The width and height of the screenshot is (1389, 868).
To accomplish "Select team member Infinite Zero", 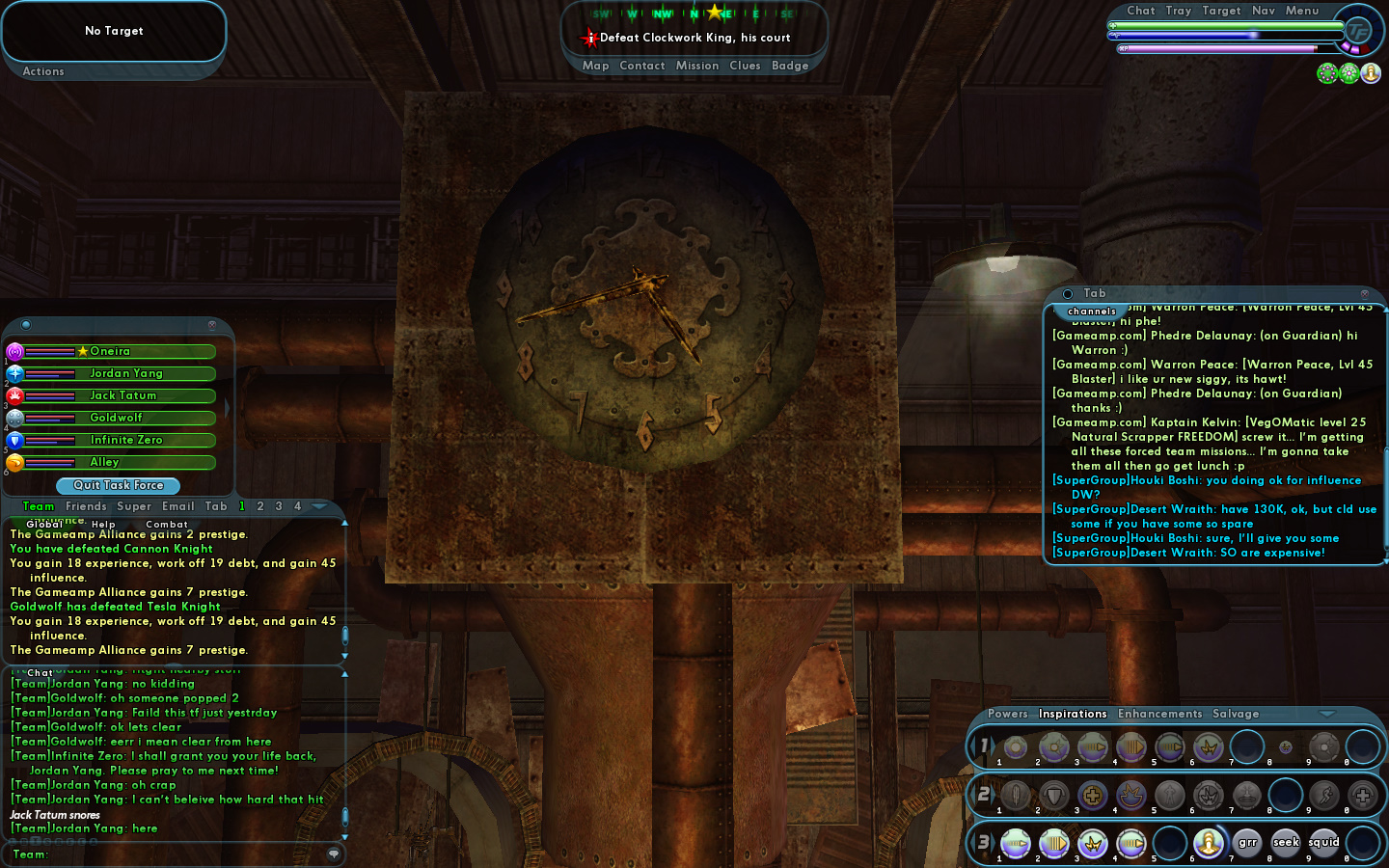I will pos(125,440).
